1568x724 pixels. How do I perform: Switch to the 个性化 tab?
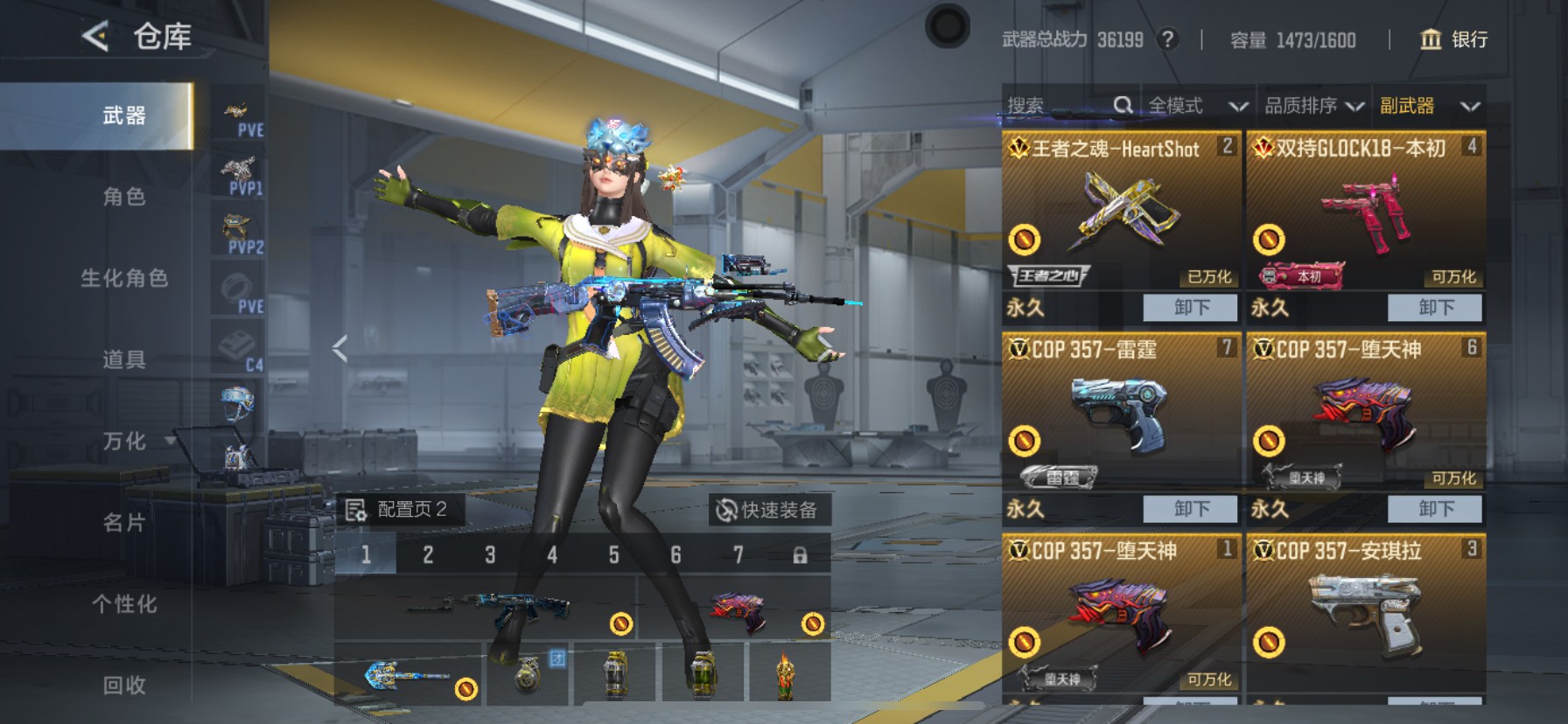tap(124, 603)
